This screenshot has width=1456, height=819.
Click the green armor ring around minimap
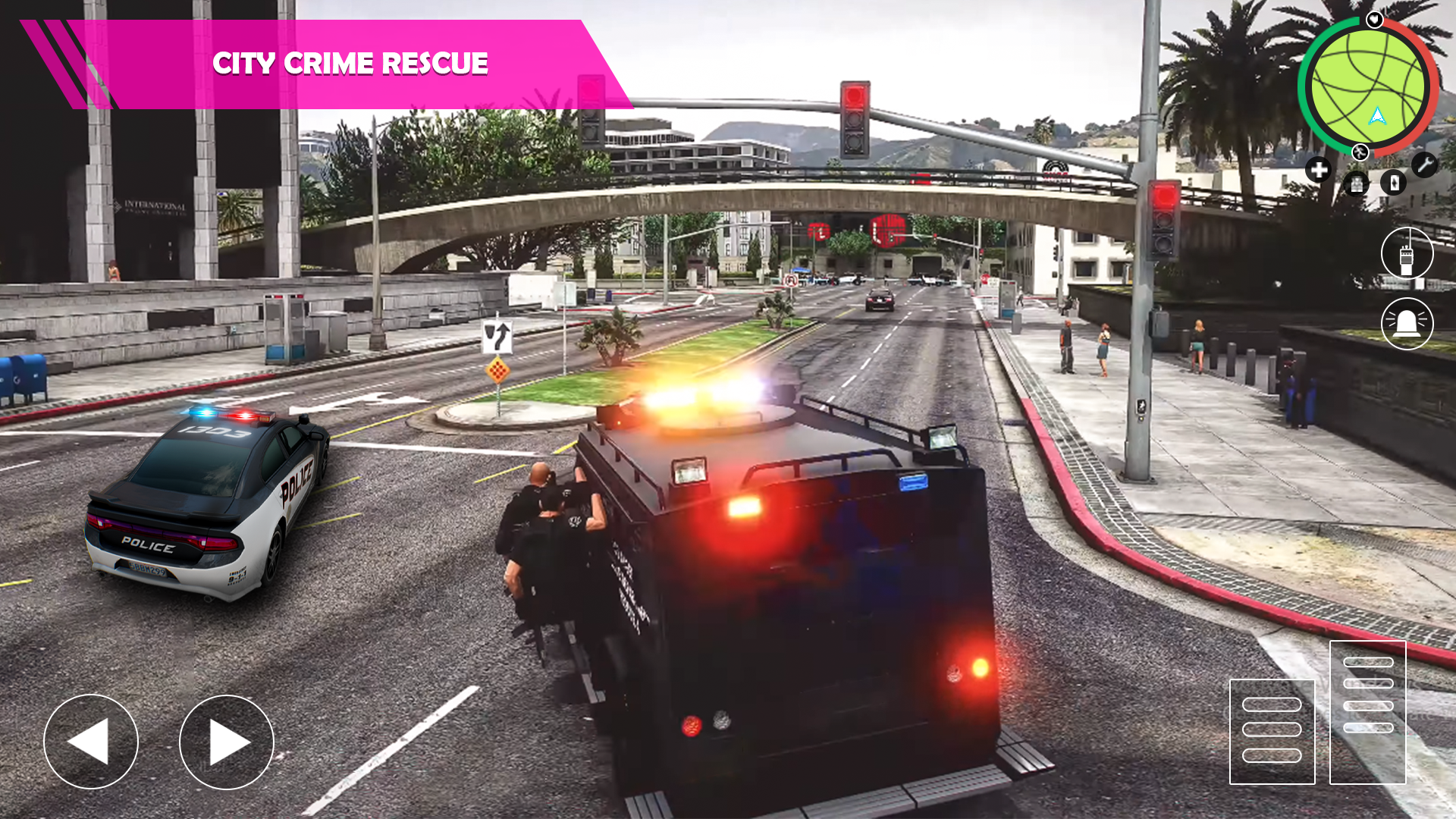point(1301,84)
